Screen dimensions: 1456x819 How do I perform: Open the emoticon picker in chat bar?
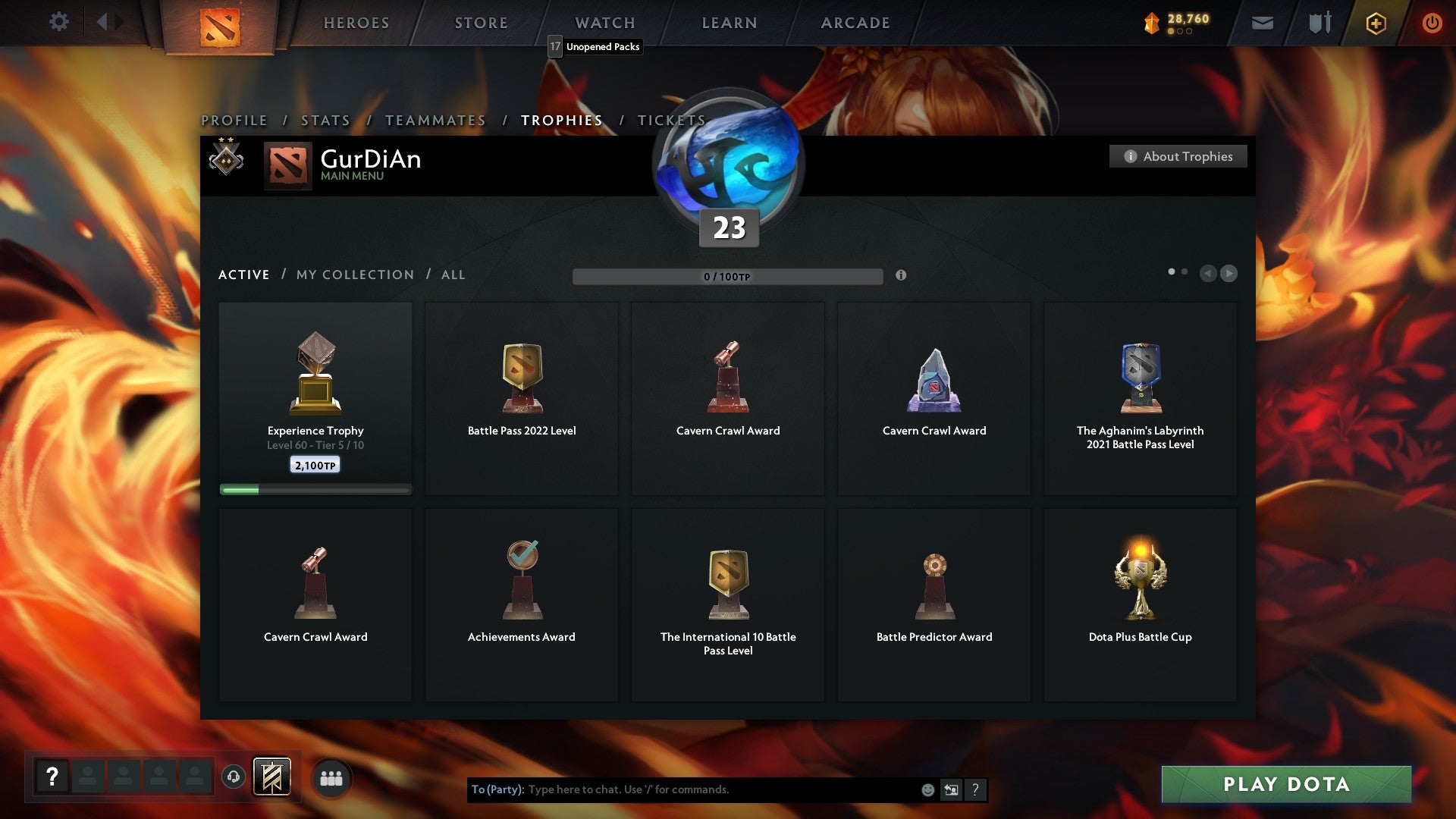tap(928, 789)
